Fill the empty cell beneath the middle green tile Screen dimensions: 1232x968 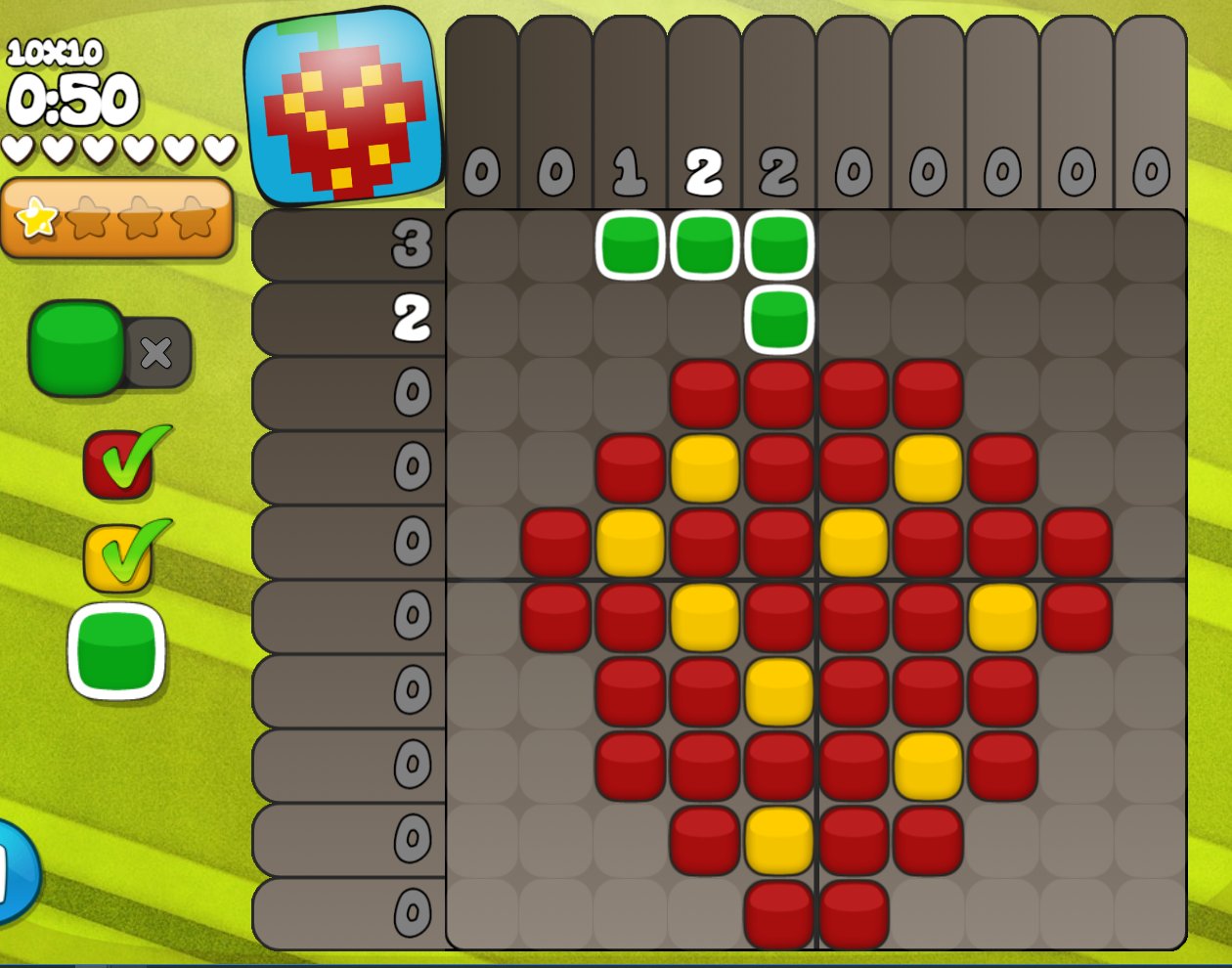(704, 320)
